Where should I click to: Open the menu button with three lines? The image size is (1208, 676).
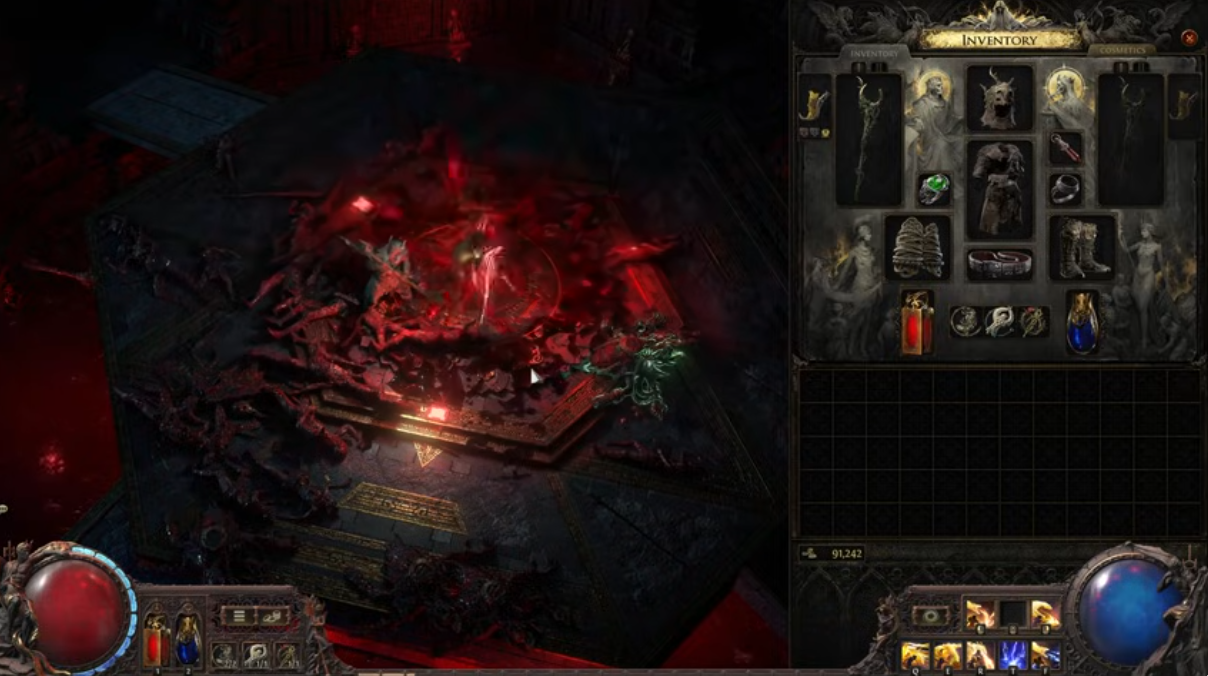(238, 616)
